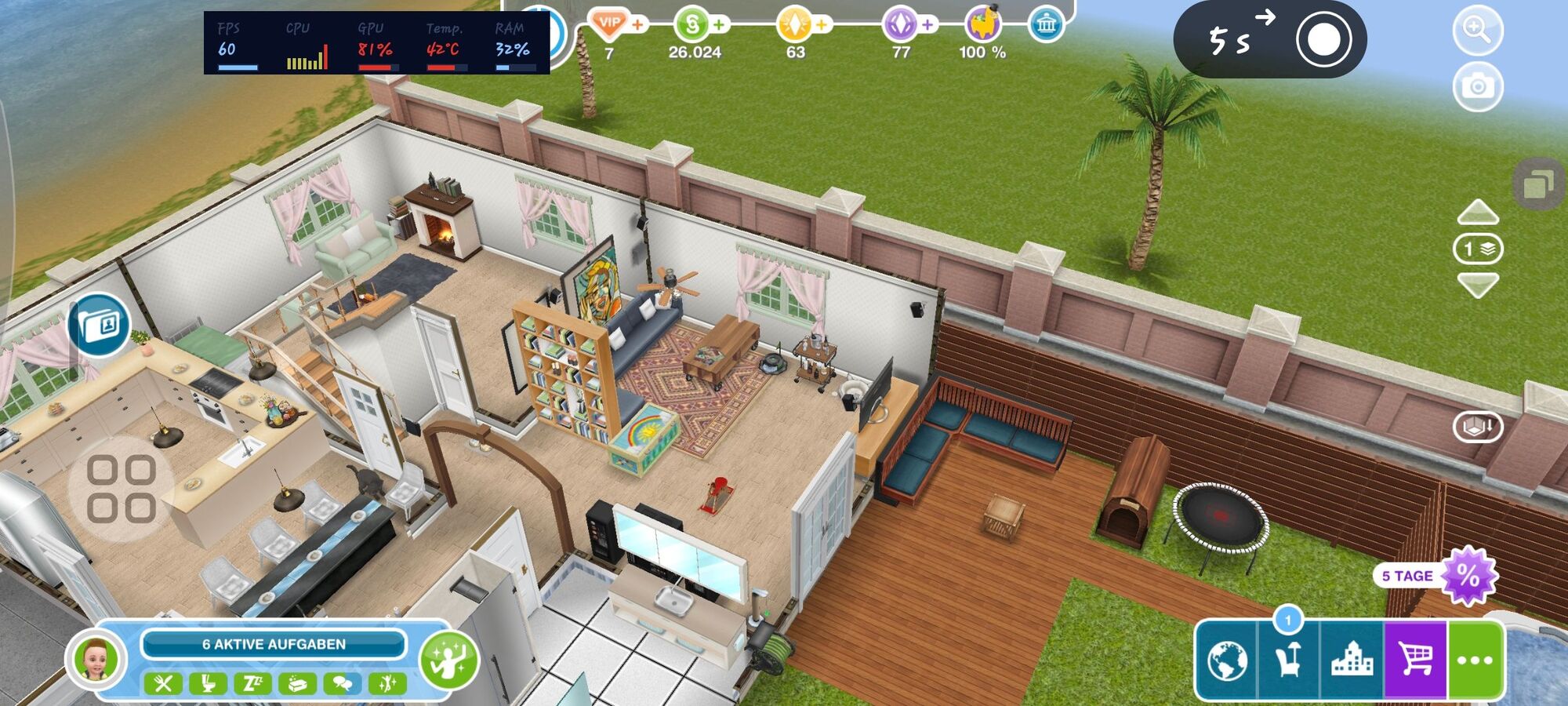Image resolution: width=1568 pixels, height=706 pixels.
Task: Open the four-squares overlay menu
Action: tap(121, 489)
